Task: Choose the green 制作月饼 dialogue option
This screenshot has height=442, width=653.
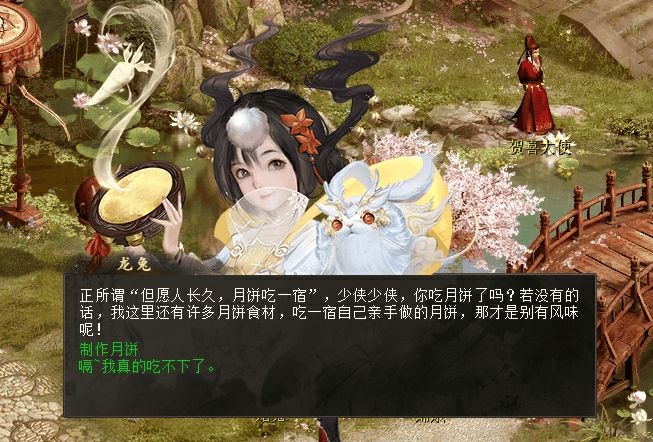Action: 109,349
